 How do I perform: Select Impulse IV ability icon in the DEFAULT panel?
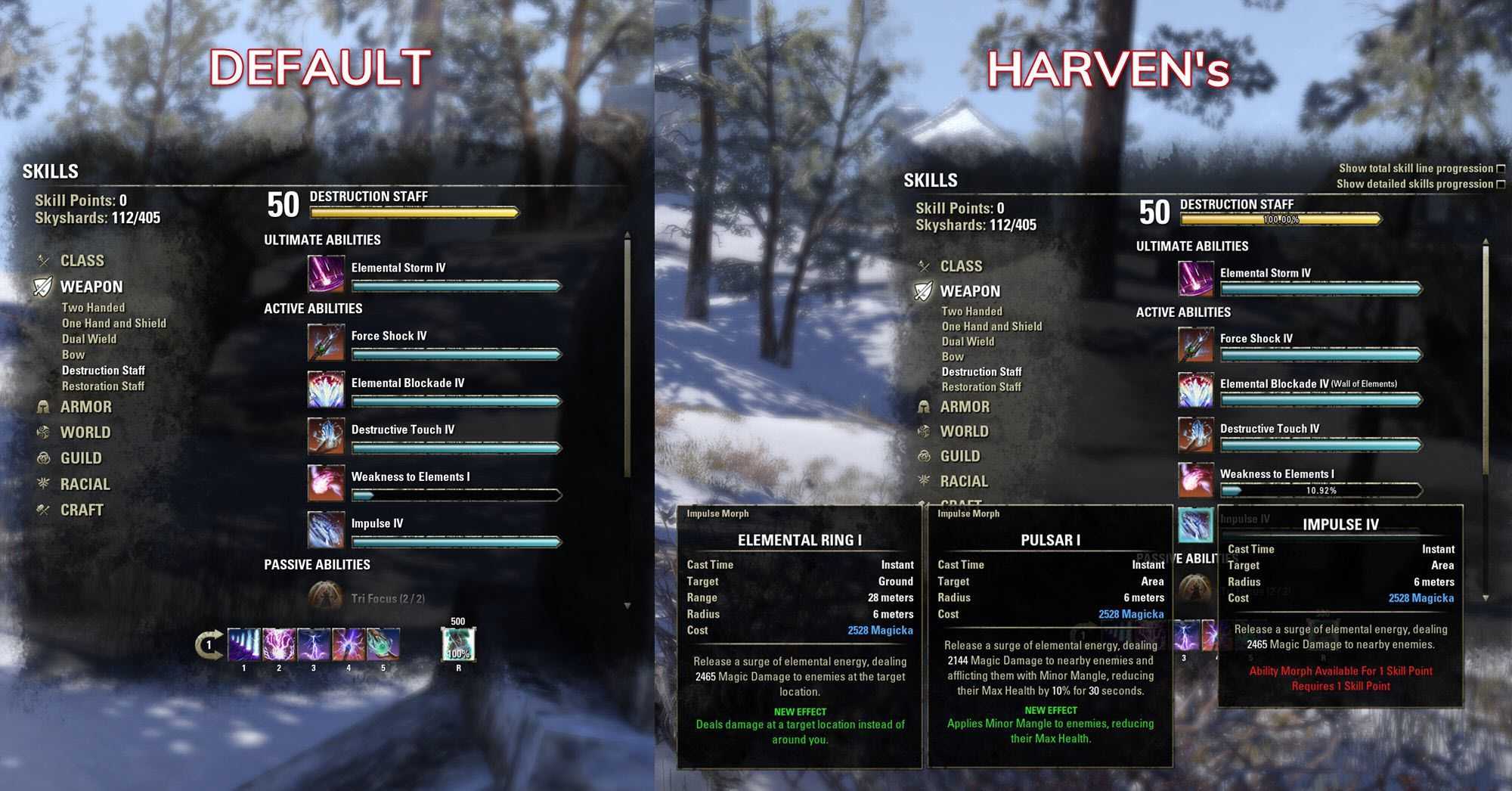[x=326, y=529]
